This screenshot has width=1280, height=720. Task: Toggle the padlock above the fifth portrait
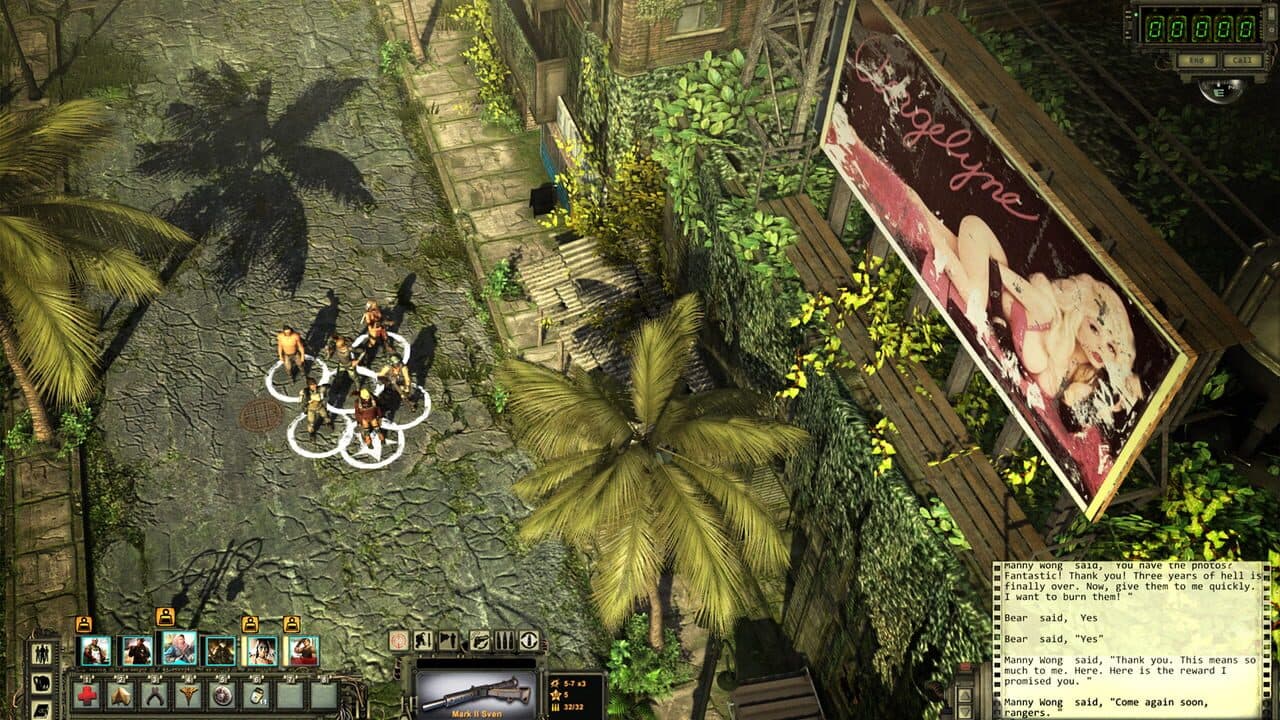(x=250, y=622)
